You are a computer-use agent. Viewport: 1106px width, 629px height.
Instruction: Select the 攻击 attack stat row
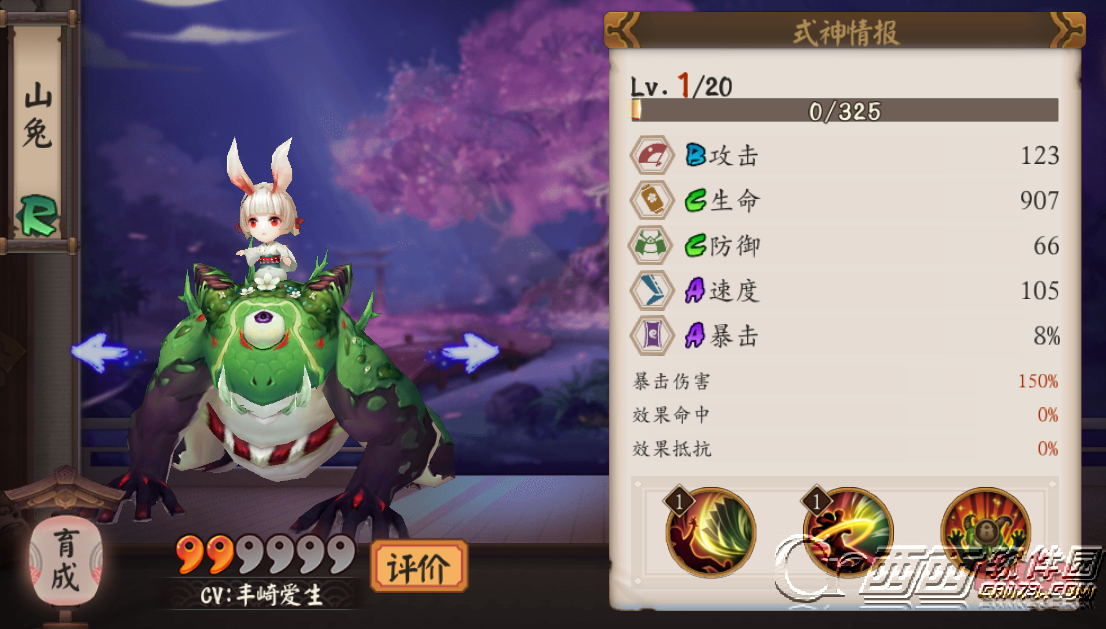845,156
